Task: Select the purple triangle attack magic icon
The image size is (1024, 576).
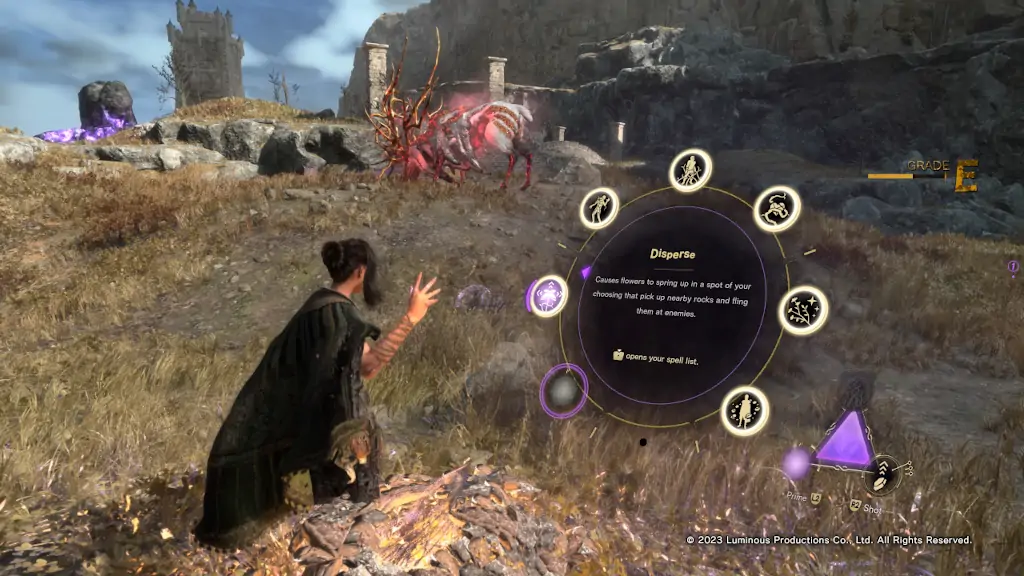Action: (845, 441)
